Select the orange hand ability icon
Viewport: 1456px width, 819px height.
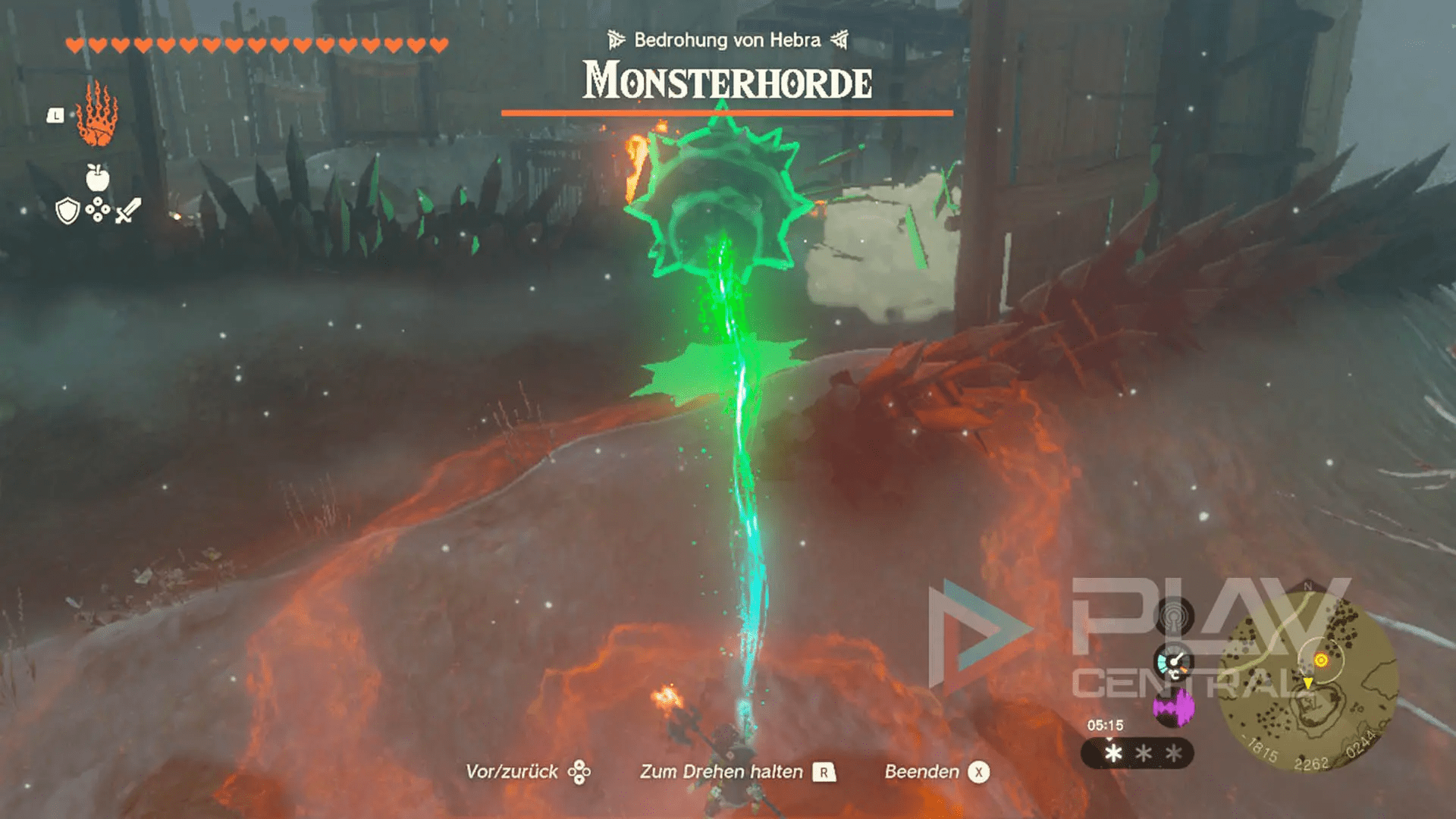(x=97, y=115)
